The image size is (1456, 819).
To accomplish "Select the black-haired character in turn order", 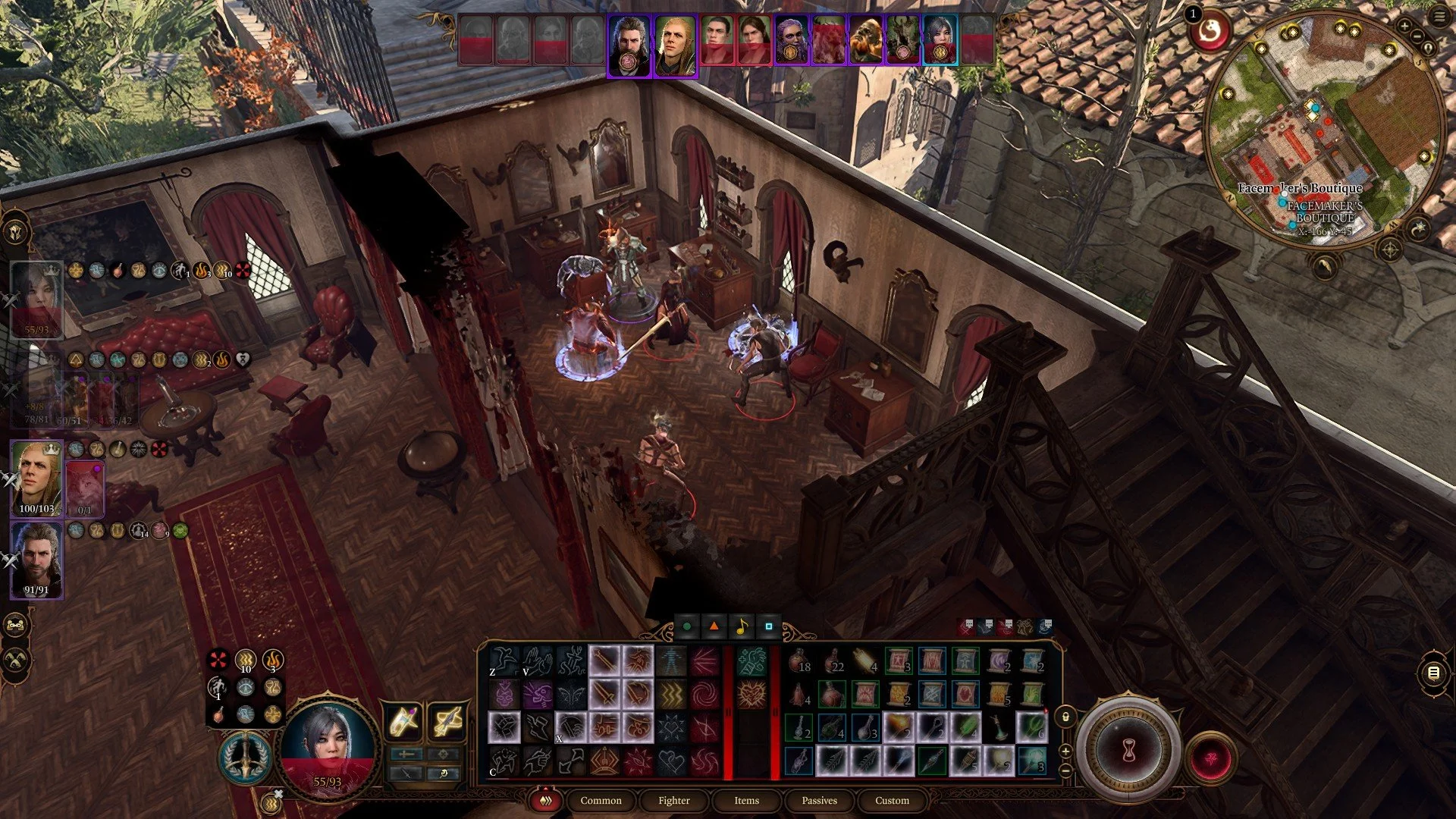I will 940,39.
